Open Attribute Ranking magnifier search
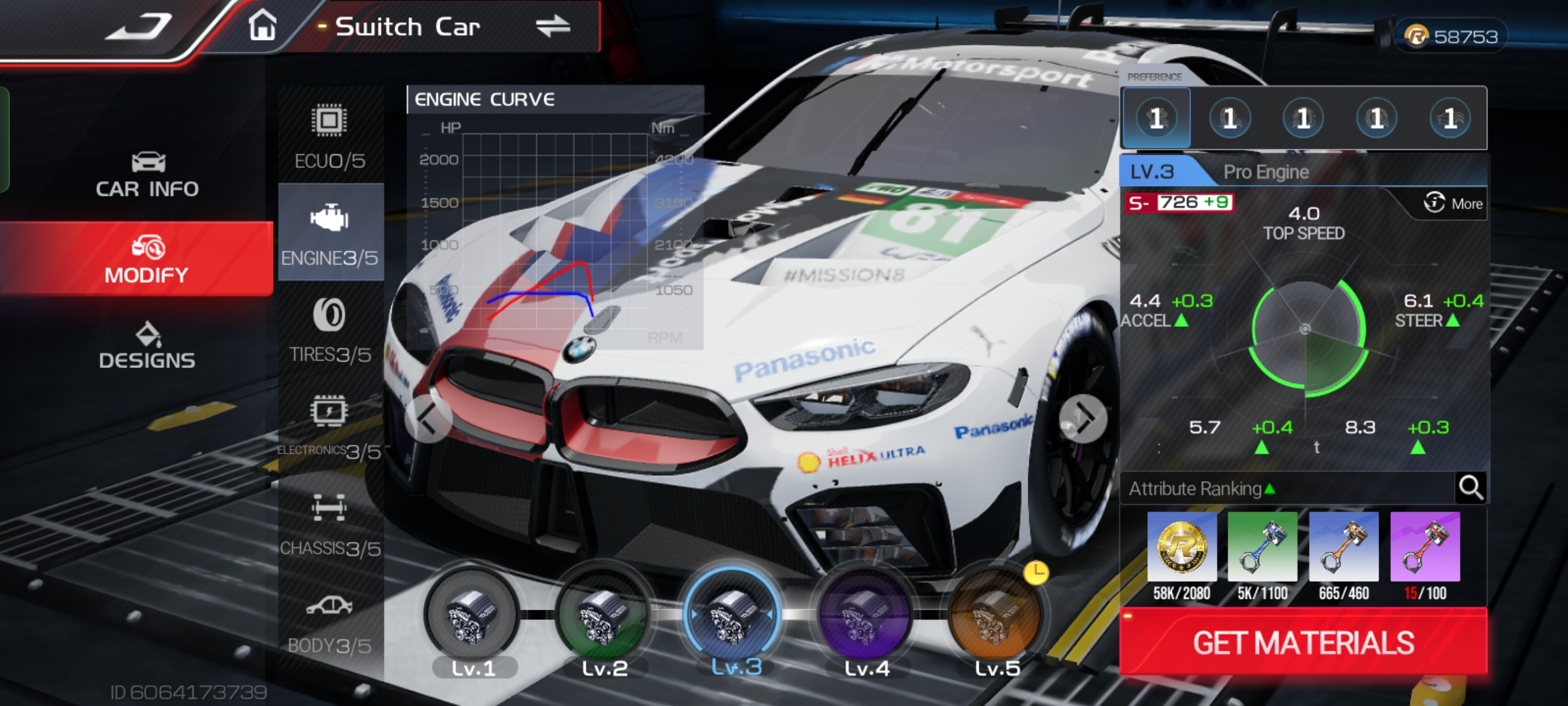 pyautogui.click(x=1471, y=488)
